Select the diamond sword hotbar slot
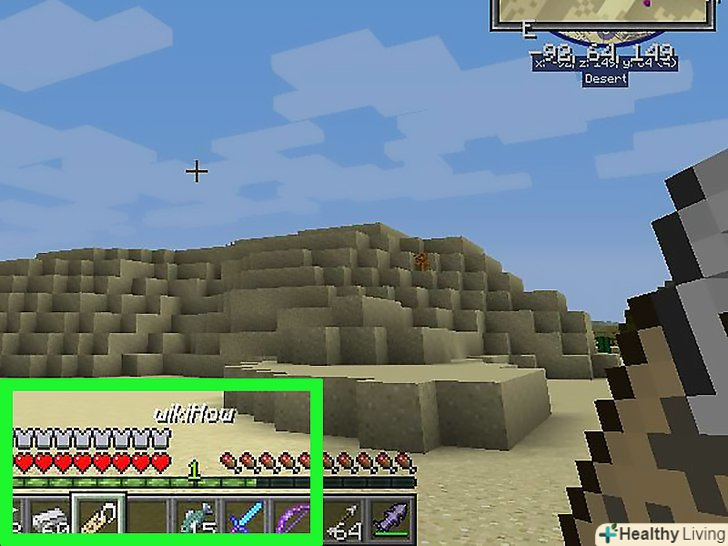Viewport: 728px width, 546px height. coord(243,519)
